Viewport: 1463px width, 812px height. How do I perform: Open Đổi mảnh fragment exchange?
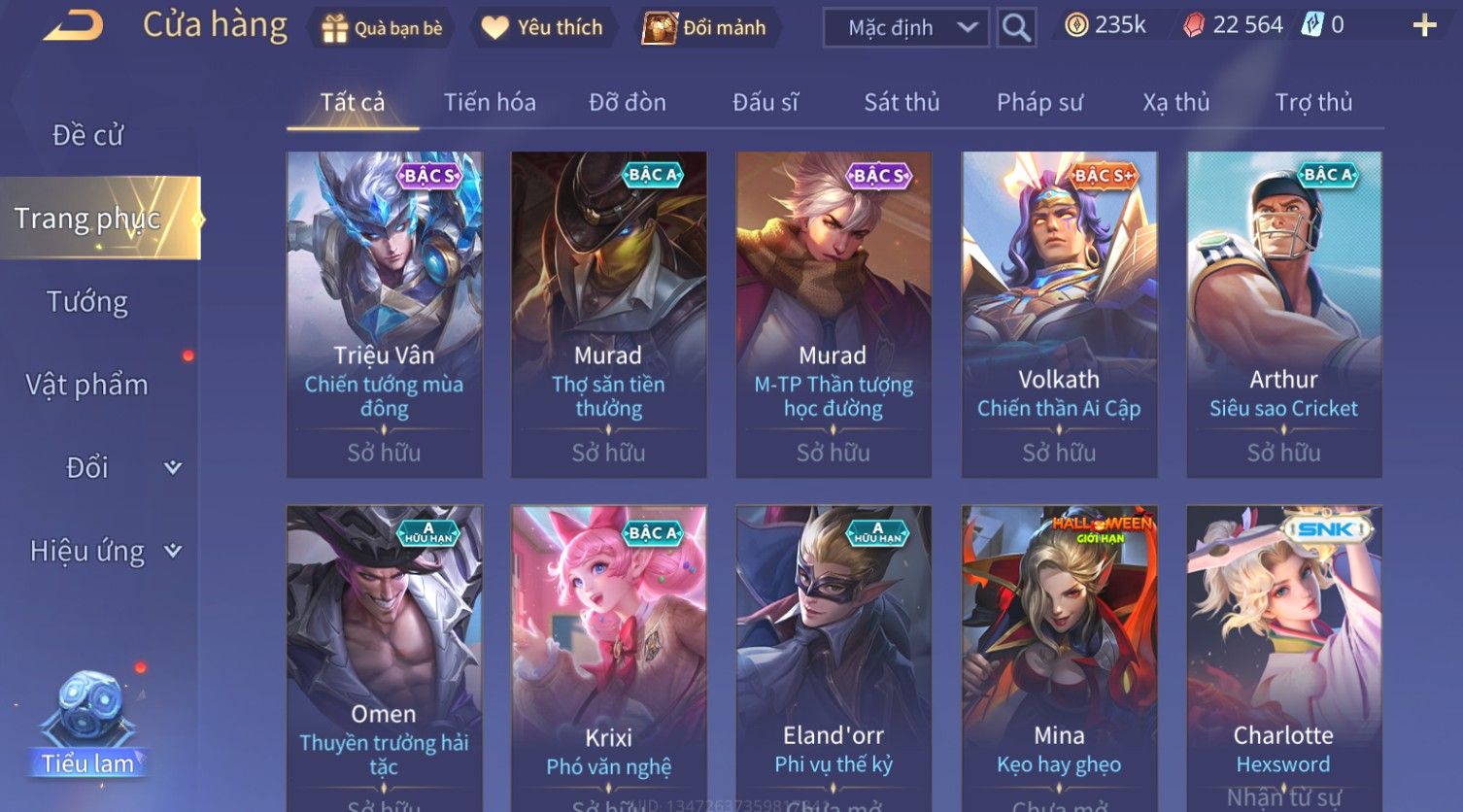(x=705, y=28)
